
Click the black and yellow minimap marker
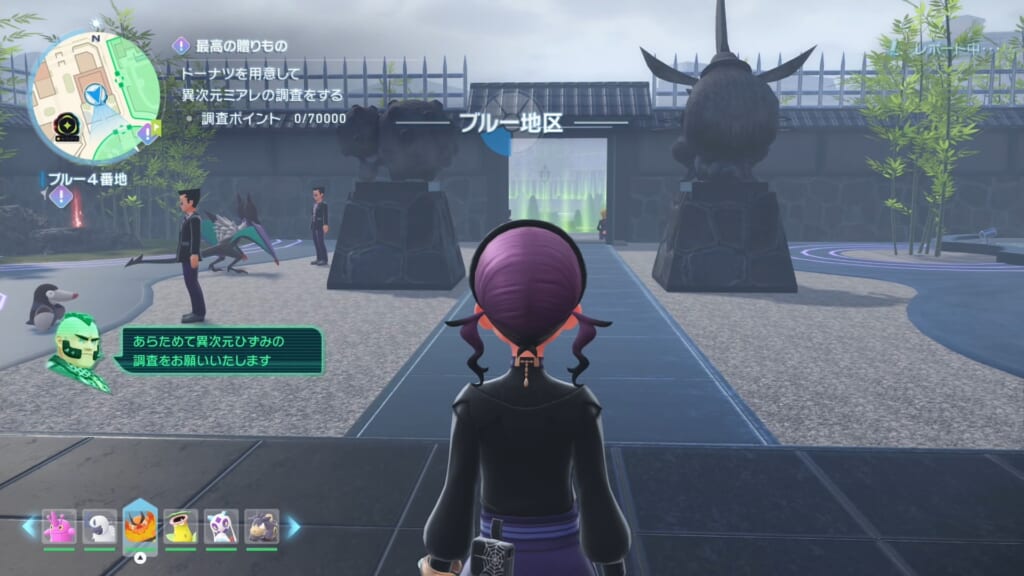click(69, 127)
